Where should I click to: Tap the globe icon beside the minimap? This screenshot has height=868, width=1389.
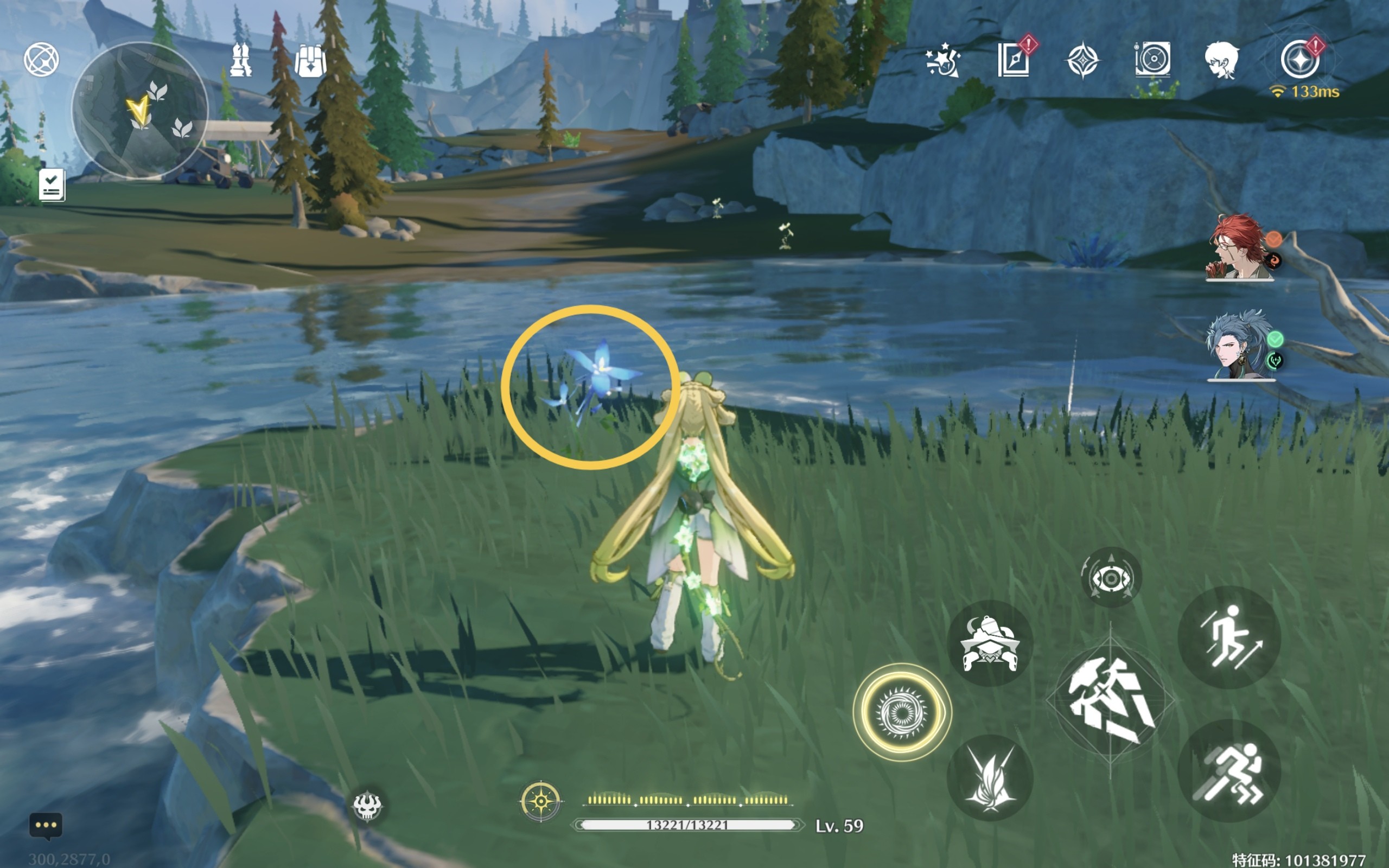coord(41,59)
